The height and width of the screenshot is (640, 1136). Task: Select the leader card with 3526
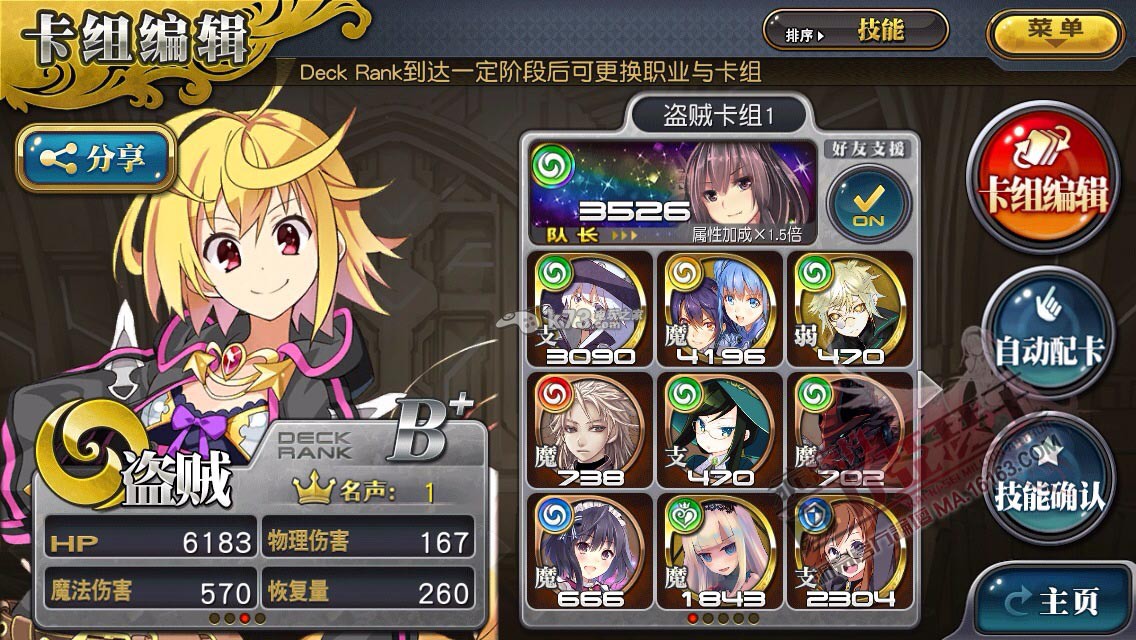pyautogui.click(x=674, y=193)
